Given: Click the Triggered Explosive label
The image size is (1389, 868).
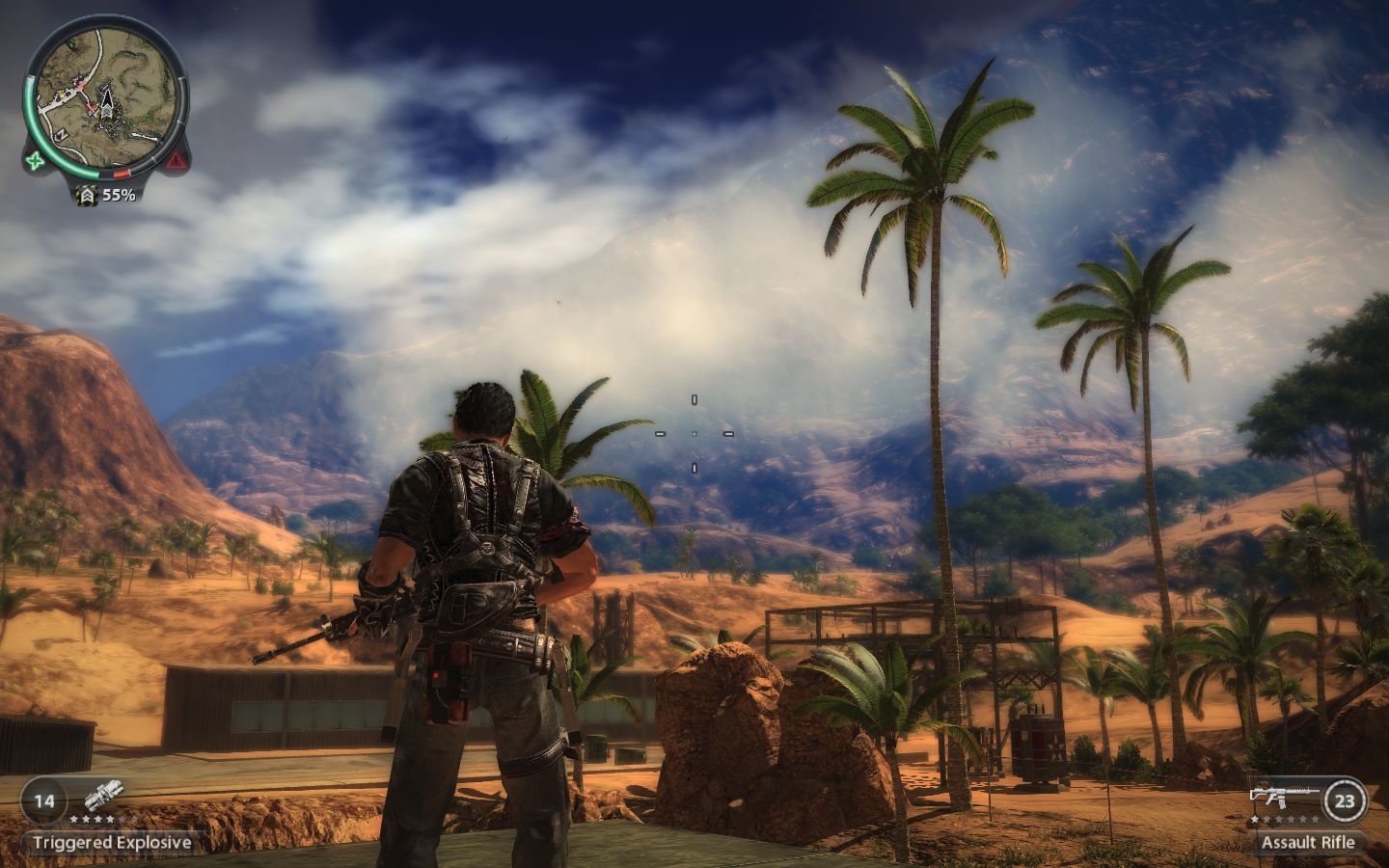Looking at the screenshot, I should (112, 842).
